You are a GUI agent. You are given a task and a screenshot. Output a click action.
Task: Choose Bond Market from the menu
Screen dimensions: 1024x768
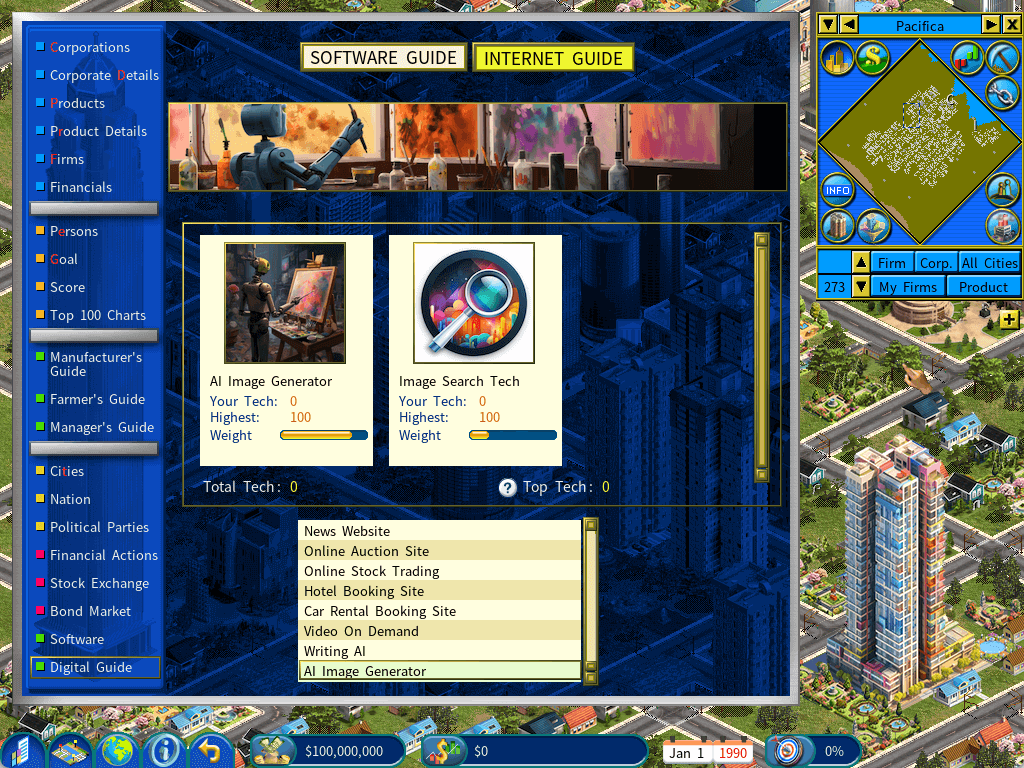(x=90, y=611)
